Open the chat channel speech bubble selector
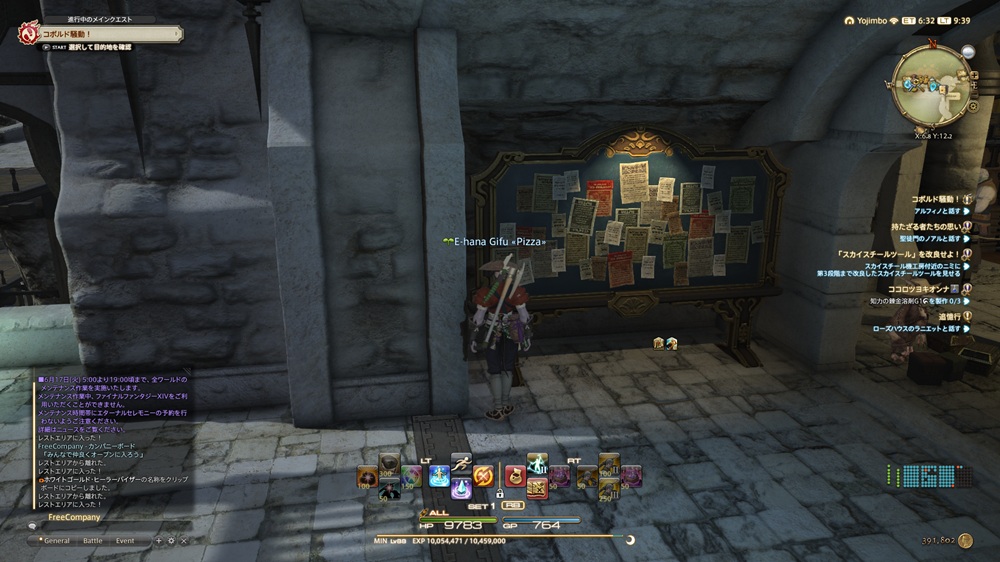Screen dimensions: 1000x562 (x=33, y=527)
